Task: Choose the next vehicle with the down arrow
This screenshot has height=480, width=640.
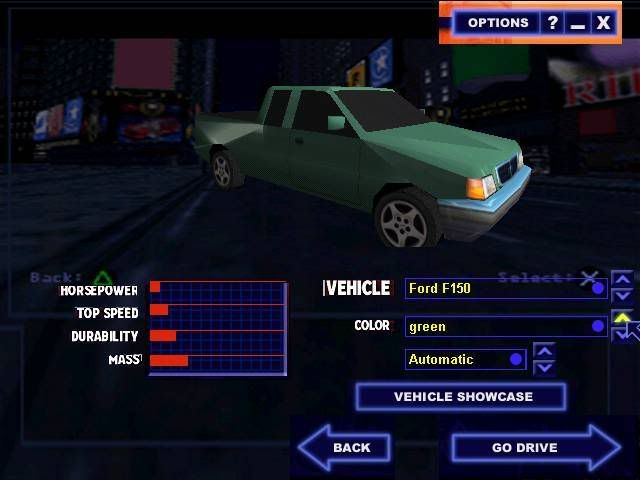Action: coord(622,296)
